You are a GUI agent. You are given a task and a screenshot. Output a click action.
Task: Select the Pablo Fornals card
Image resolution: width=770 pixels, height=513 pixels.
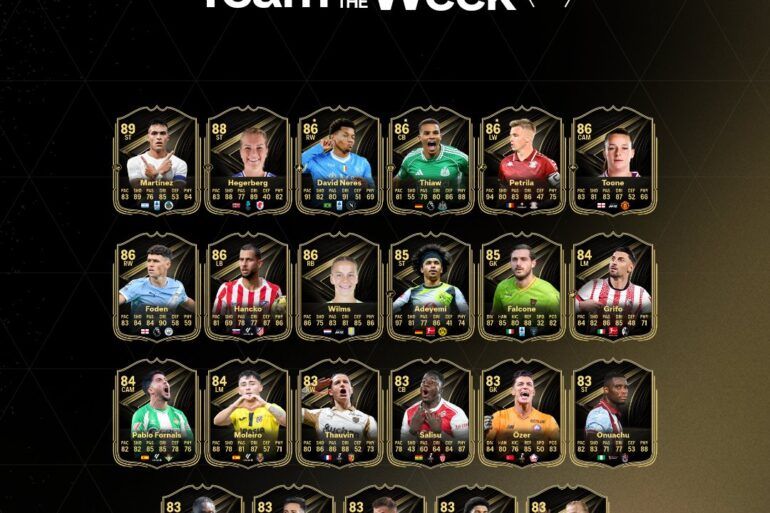(x=157, y=413)
